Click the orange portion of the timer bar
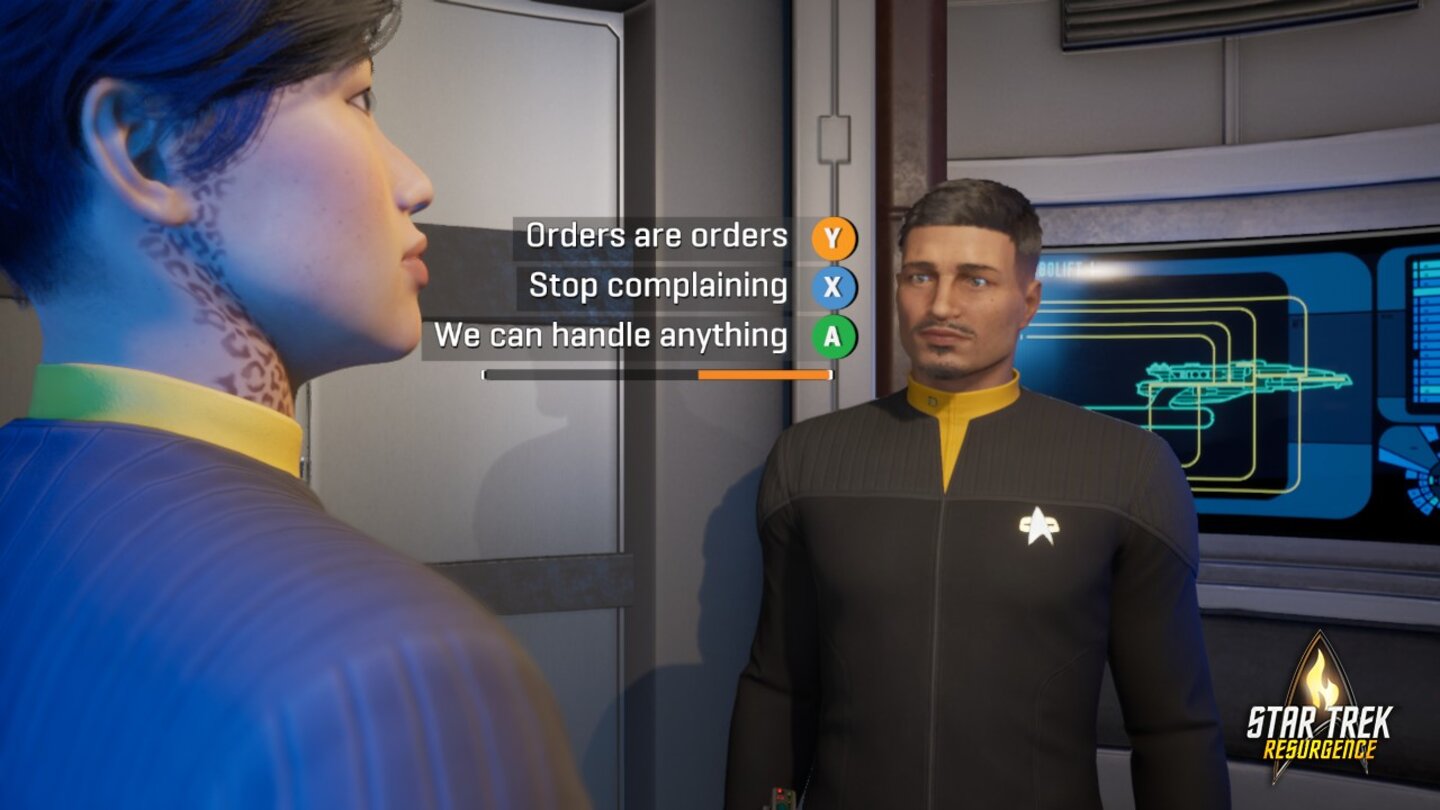 point(765,374)
